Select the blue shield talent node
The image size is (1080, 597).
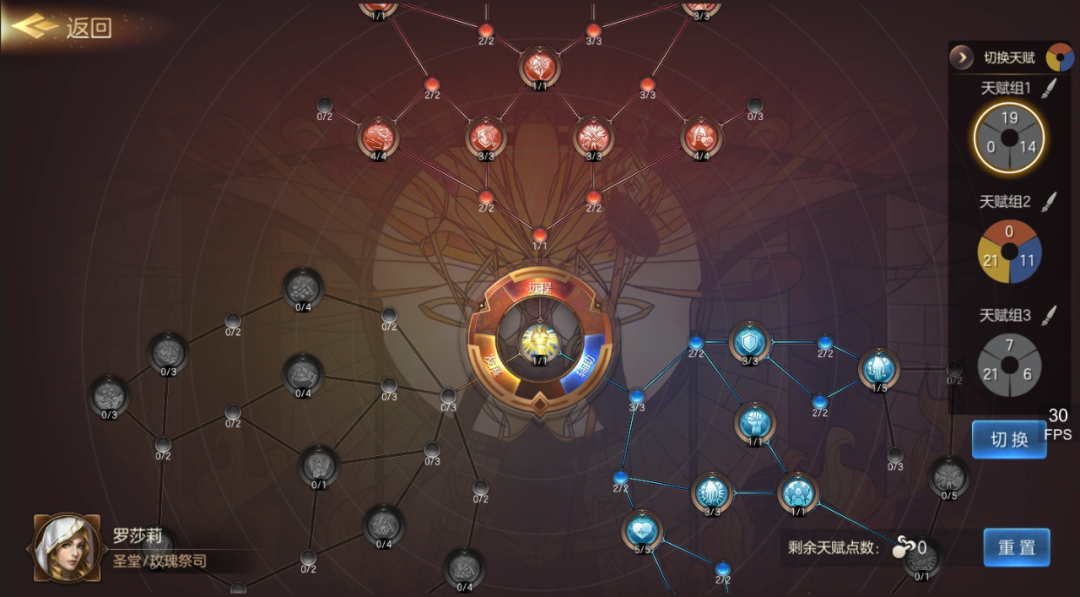pyautogui.click(x=748, y=342)
